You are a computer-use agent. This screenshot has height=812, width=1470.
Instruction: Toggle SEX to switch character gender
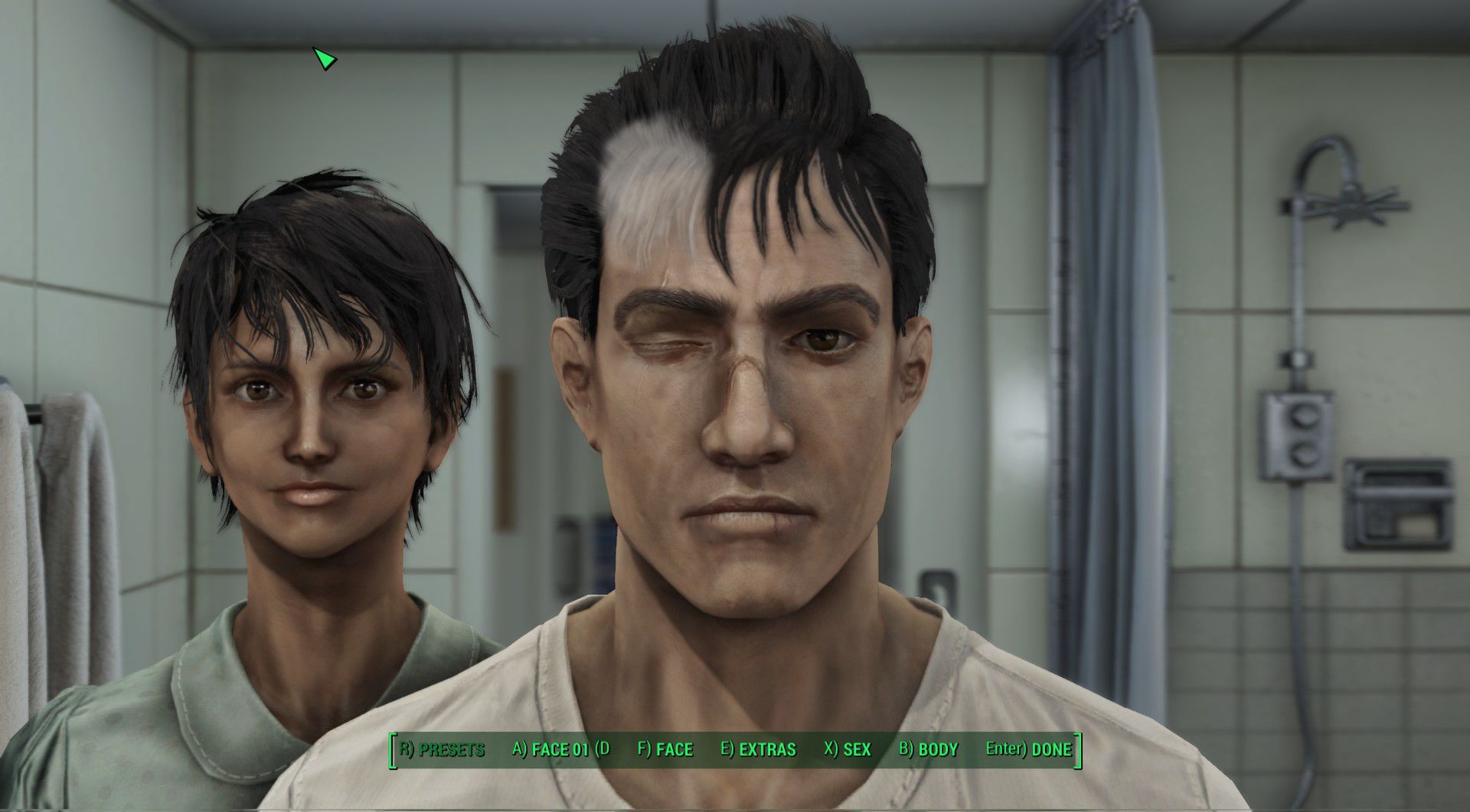pyautogui.click(x=847, y=751)
